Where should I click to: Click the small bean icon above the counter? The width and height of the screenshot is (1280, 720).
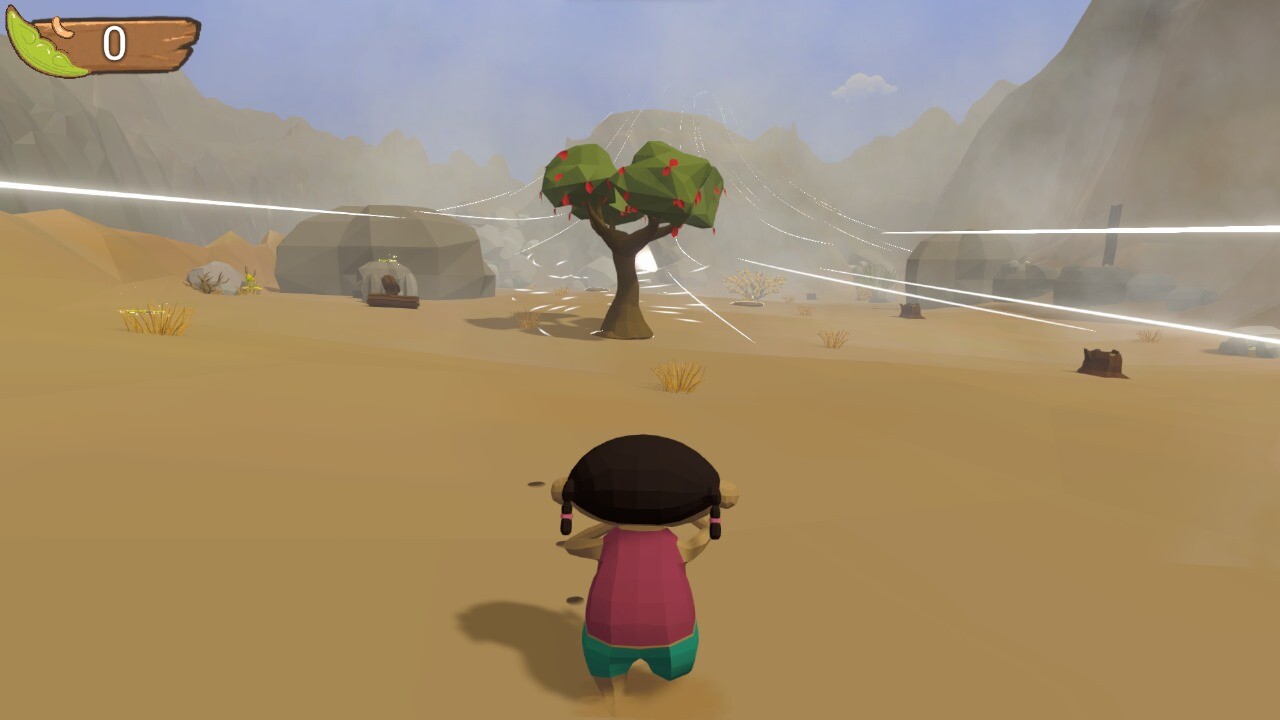62,25
